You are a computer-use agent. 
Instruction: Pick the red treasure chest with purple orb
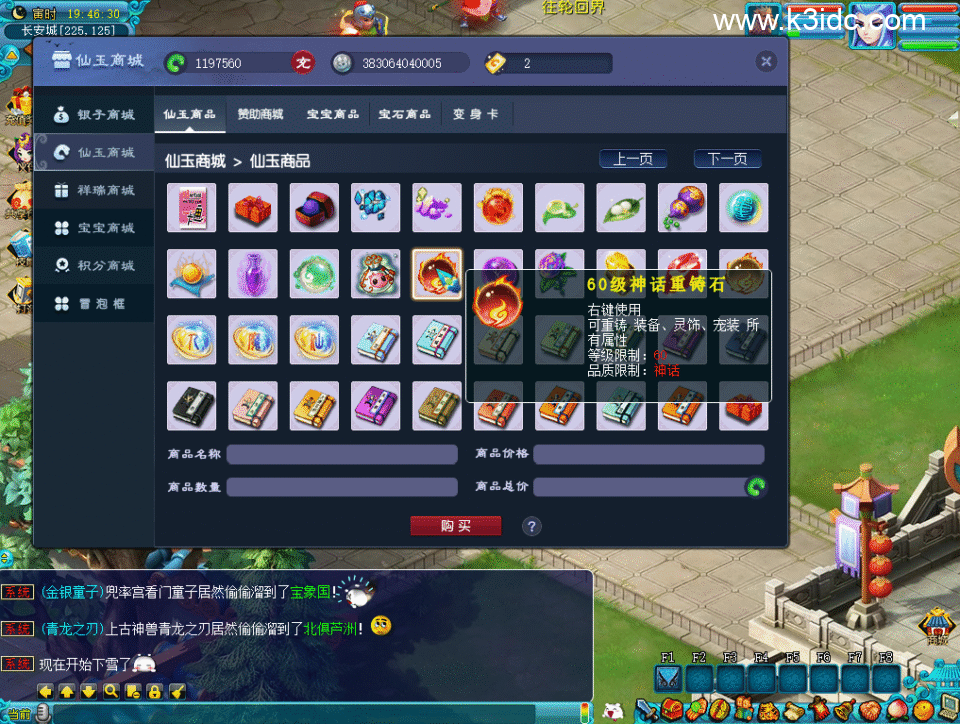[x=314, y=208]
